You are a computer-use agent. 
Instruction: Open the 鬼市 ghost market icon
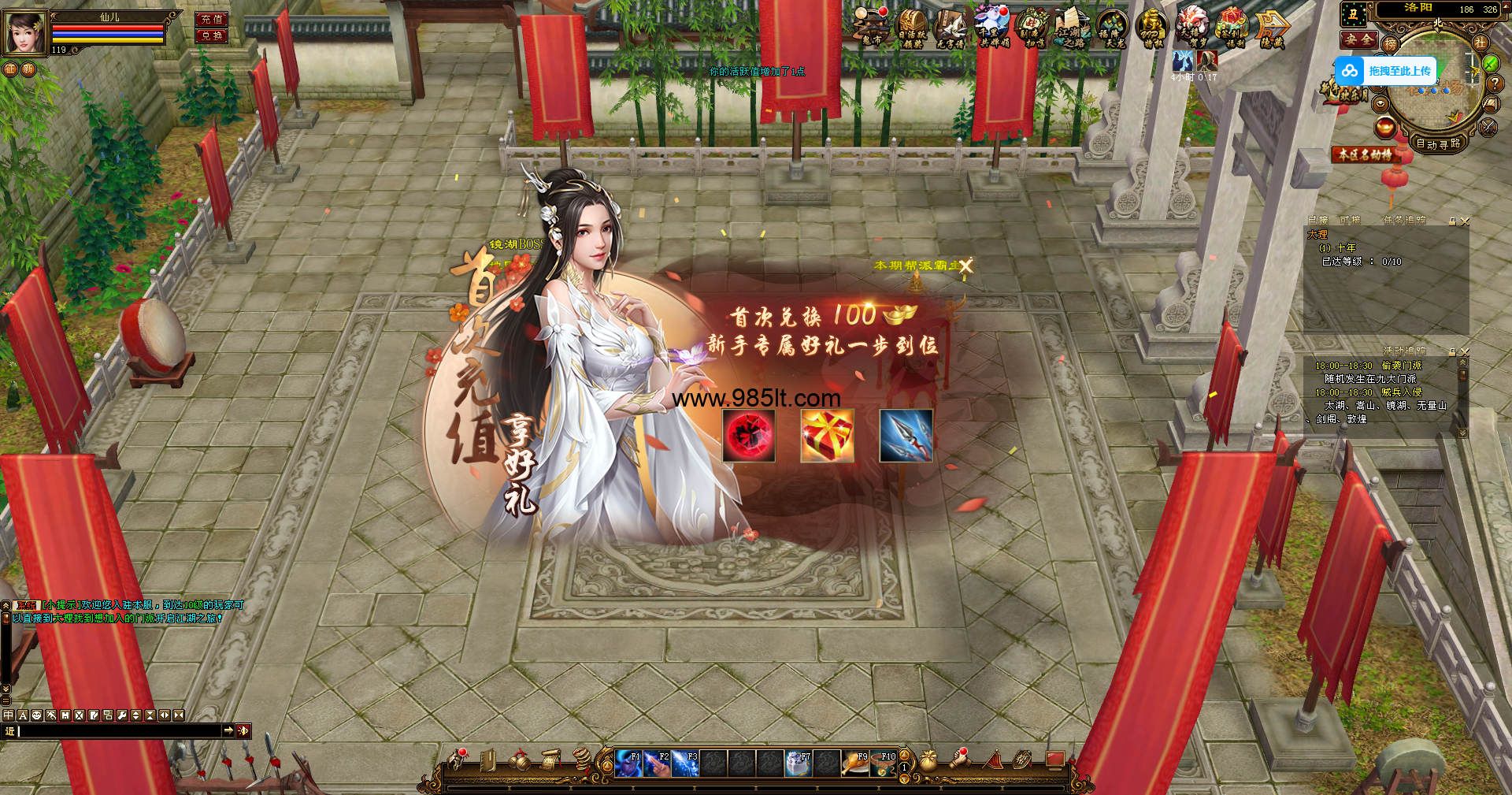tap(871, 27)
